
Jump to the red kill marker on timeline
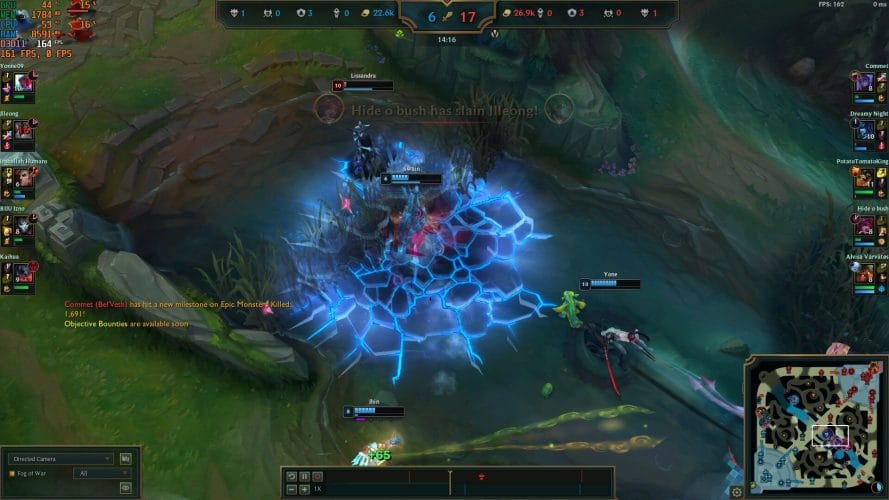[x=482, y=477]
